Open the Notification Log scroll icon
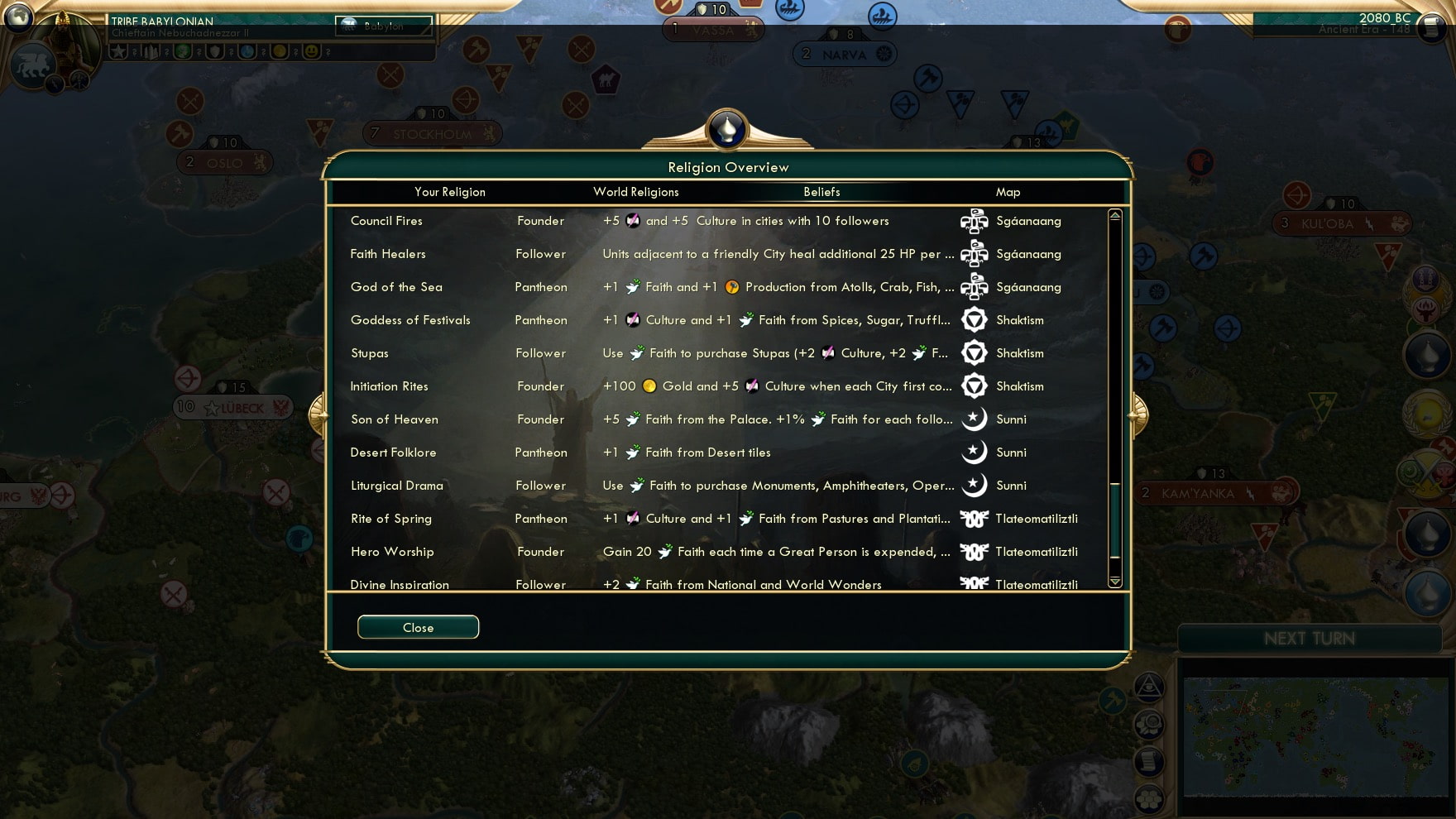The height and width of the screenshot is (819, 1456). (1148, 762)
